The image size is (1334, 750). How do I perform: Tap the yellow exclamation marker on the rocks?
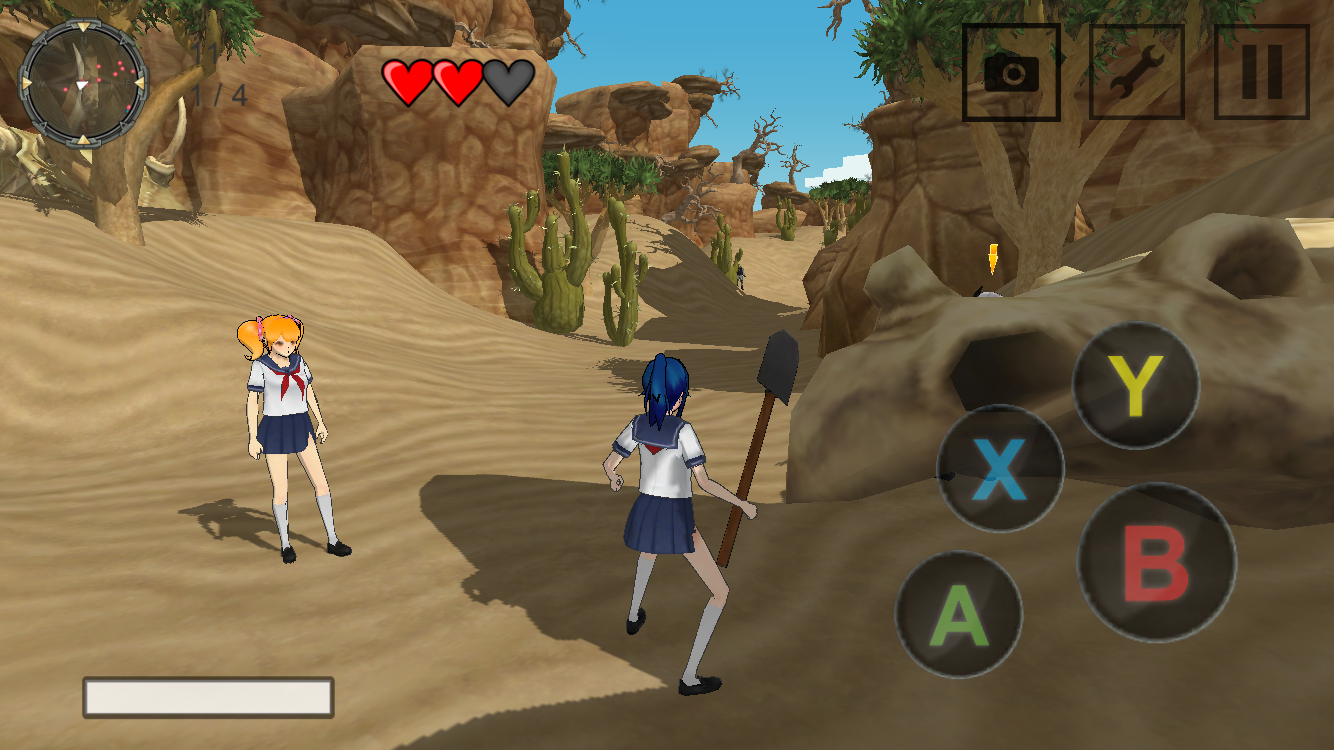[x=992, y=258]
